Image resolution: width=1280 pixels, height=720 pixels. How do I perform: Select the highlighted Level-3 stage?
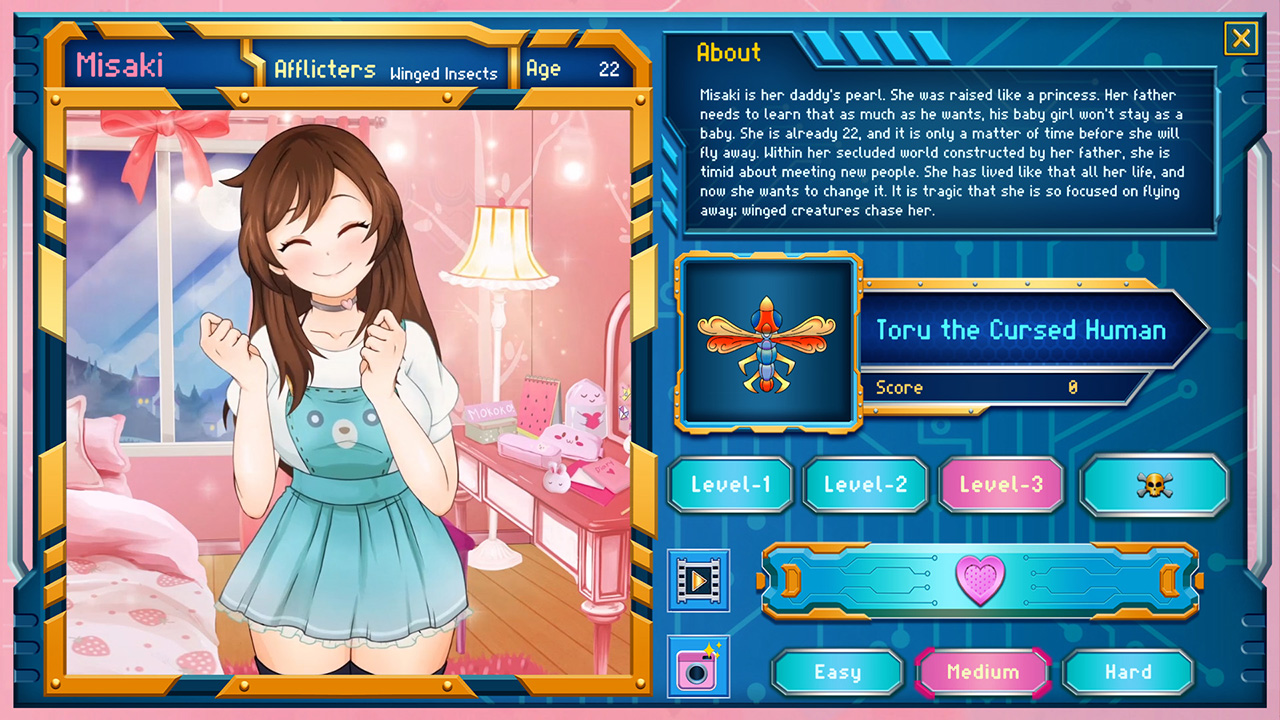(x=1001, y=486)
